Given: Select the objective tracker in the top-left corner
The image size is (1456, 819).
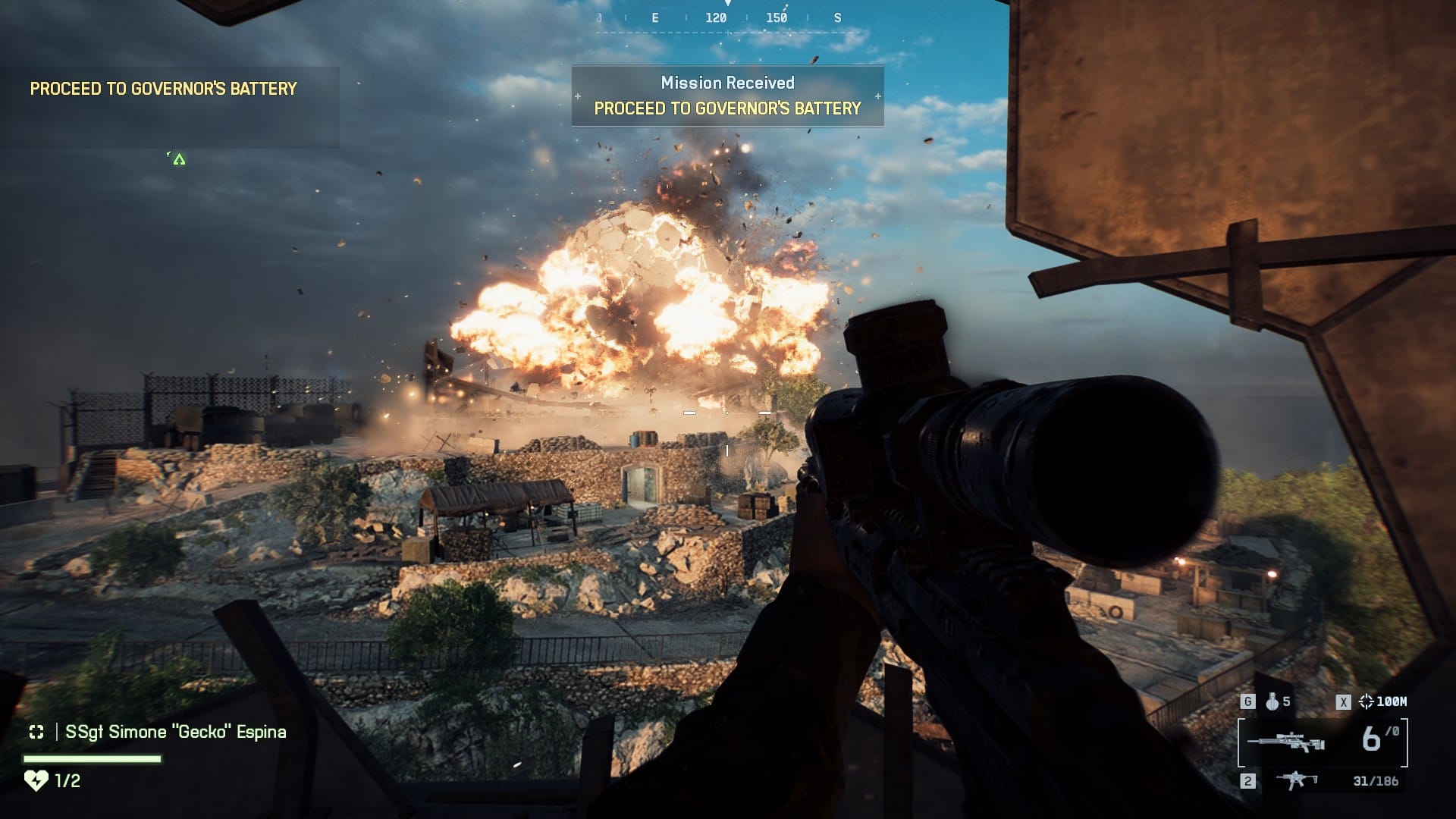Looking at the screenshot, I should 164,89.
